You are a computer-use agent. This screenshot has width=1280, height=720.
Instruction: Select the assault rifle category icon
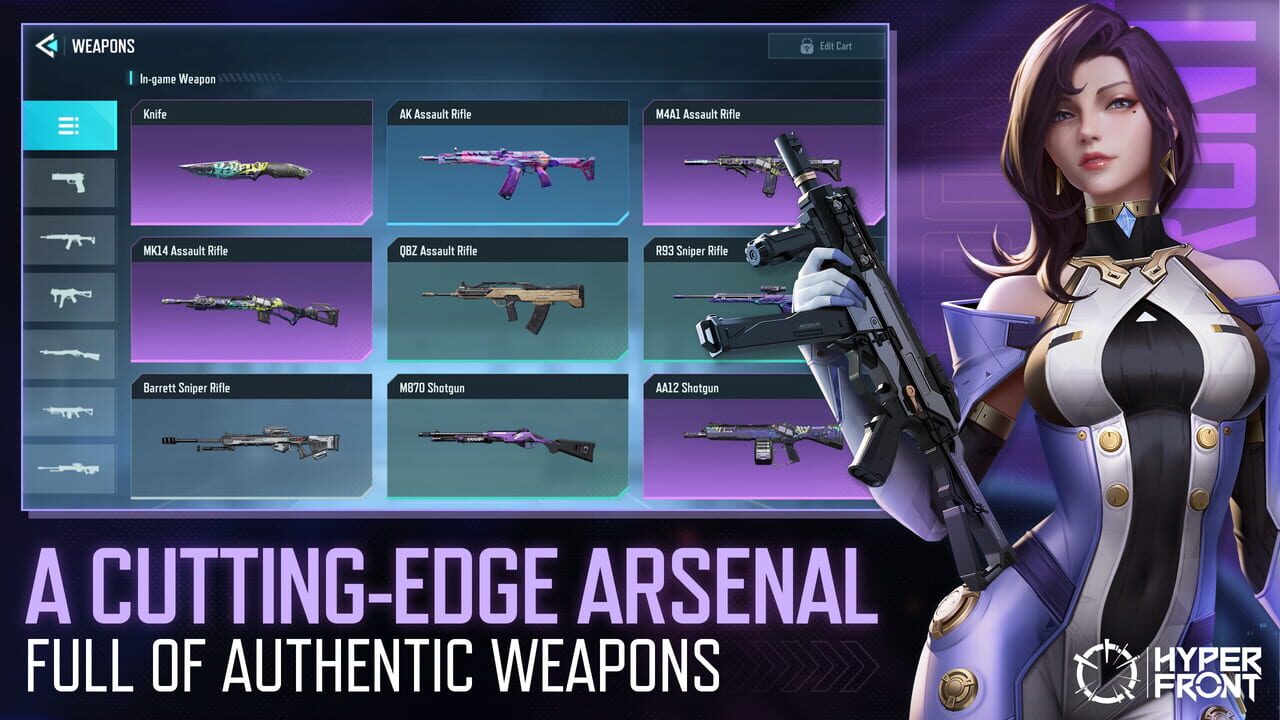68,238
